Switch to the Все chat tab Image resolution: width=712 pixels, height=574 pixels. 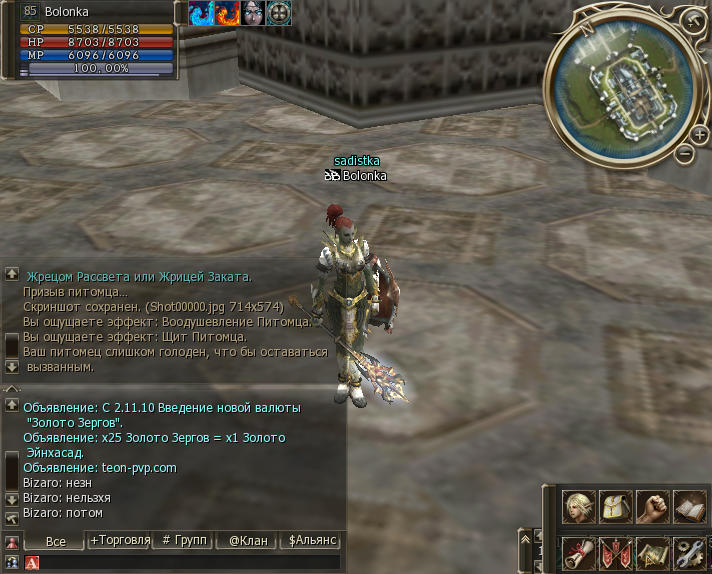(x=56, y=540)
